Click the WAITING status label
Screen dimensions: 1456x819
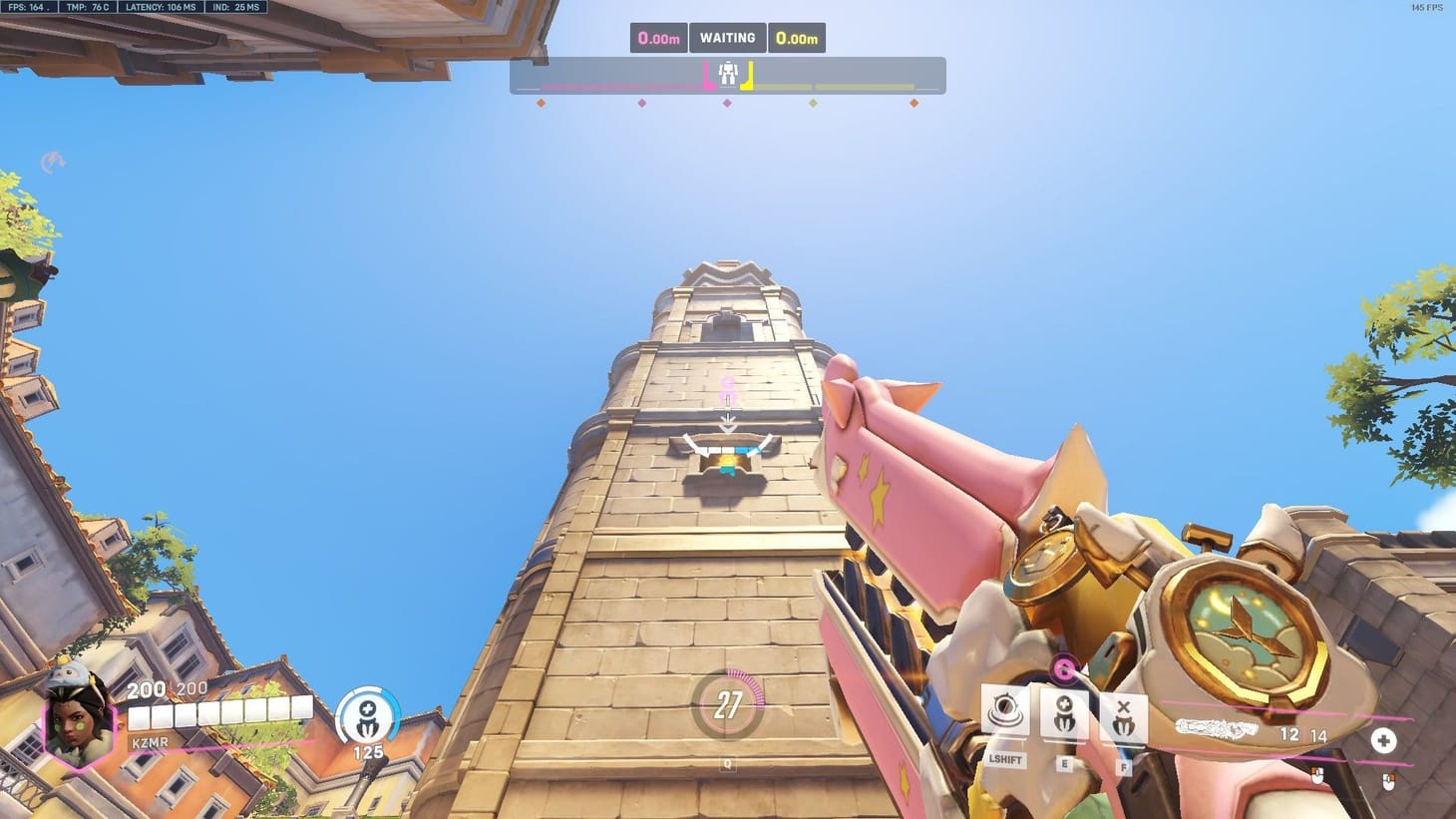727,37
